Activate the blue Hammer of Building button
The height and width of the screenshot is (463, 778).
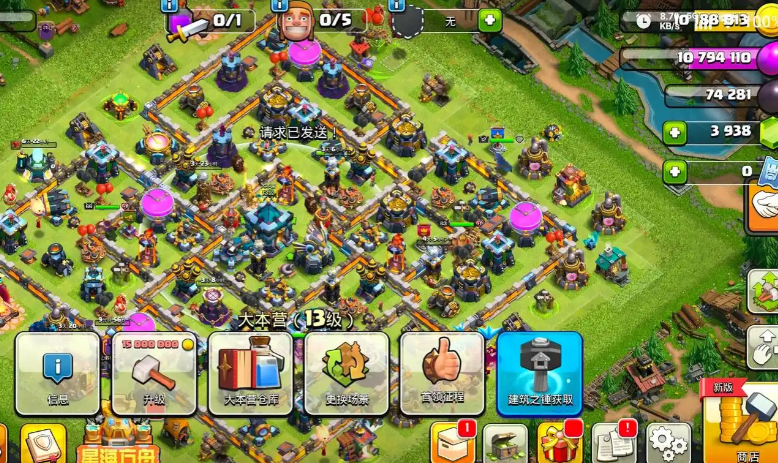point(539,372)
